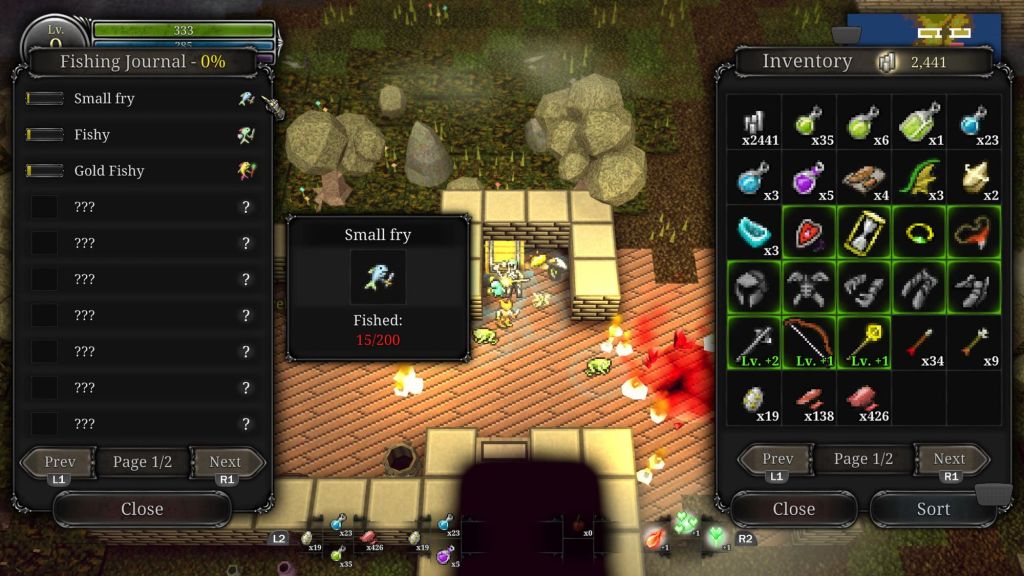Image resolution: width=1024 pixels, height=576 pixels.
Task: Select the blue potion x23 slot
Action: [974, 123]
